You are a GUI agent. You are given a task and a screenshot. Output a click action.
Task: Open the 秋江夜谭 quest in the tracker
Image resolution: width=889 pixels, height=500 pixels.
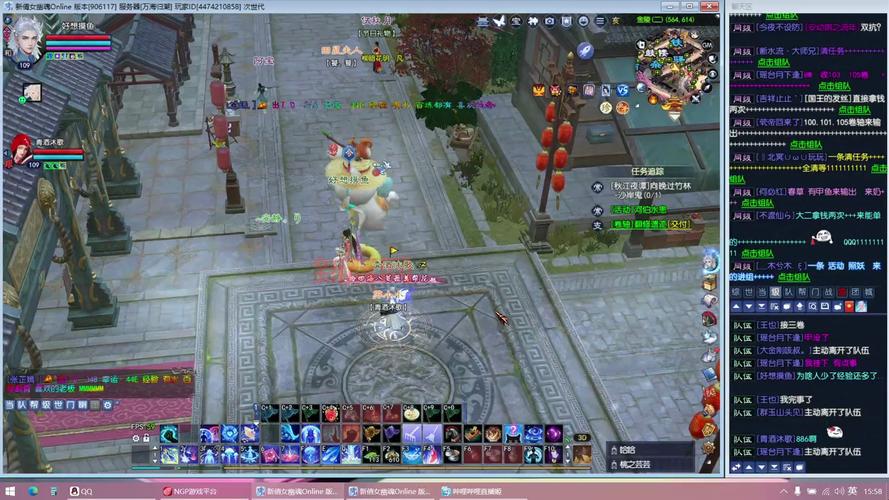click(x=652, y=186)
